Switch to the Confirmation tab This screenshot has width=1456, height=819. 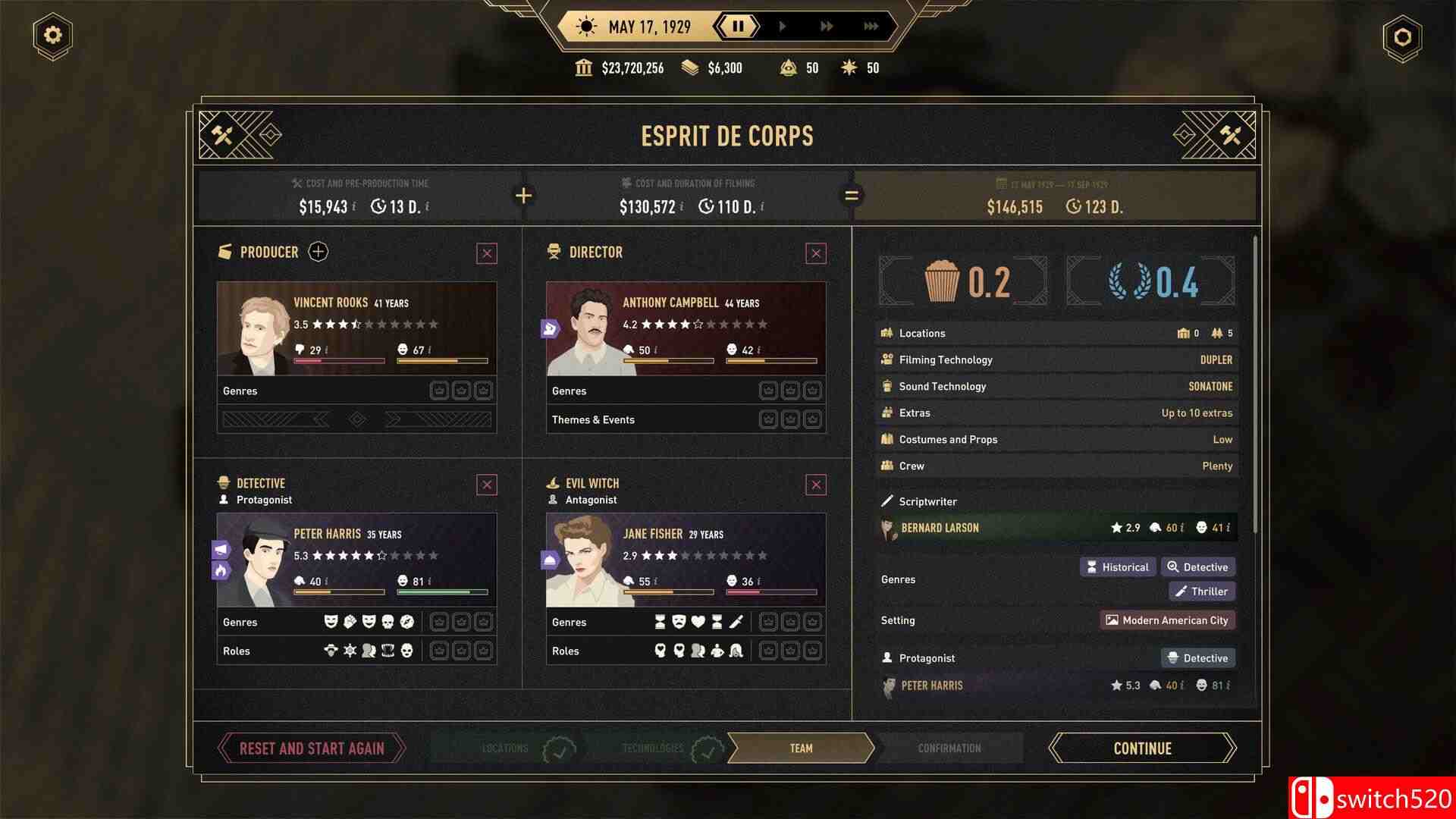pos(949,748)
